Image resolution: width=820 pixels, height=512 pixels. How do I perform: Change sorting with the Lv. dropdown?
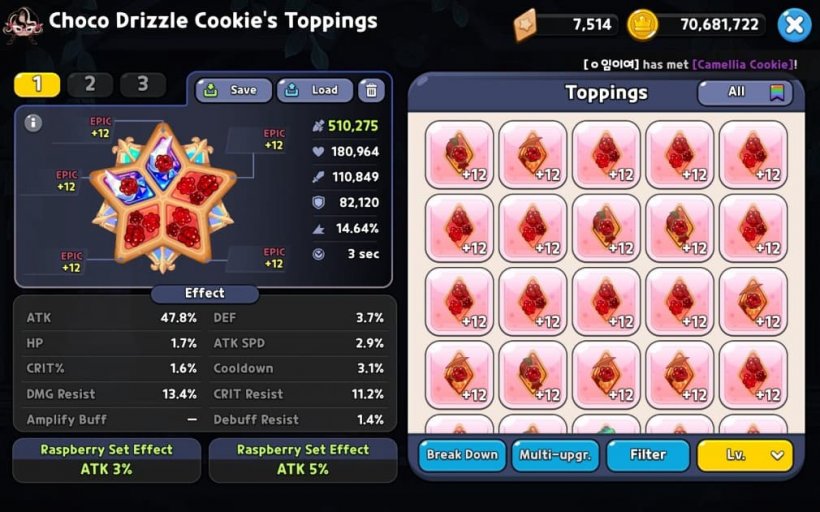744,455
